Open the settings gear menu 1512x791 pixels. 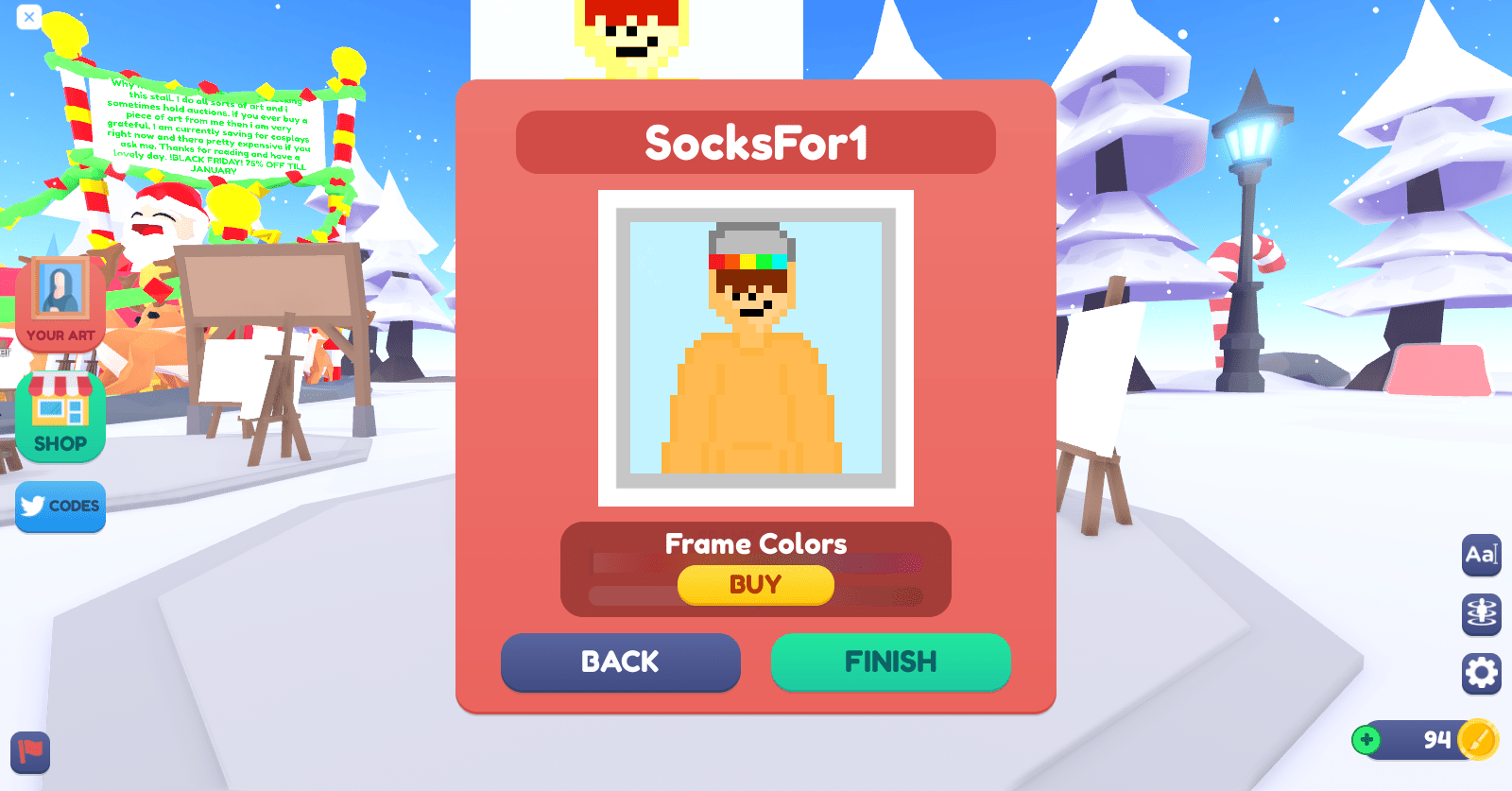tap(1480, 670)
